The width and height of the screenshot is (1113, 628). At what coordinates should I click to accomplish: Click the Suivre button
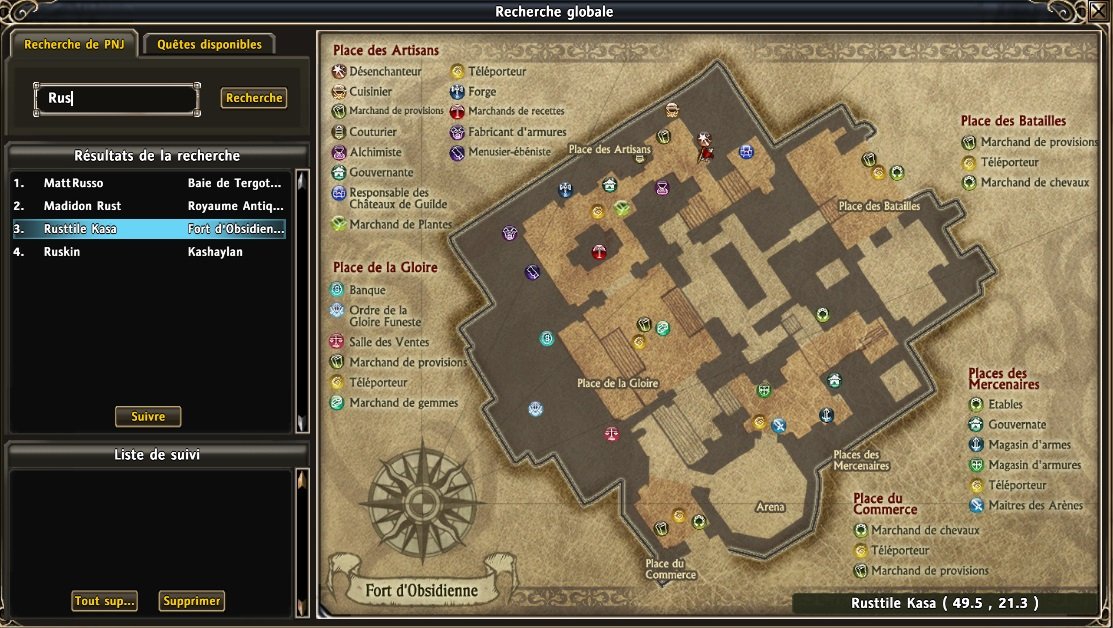click(147, 416)
